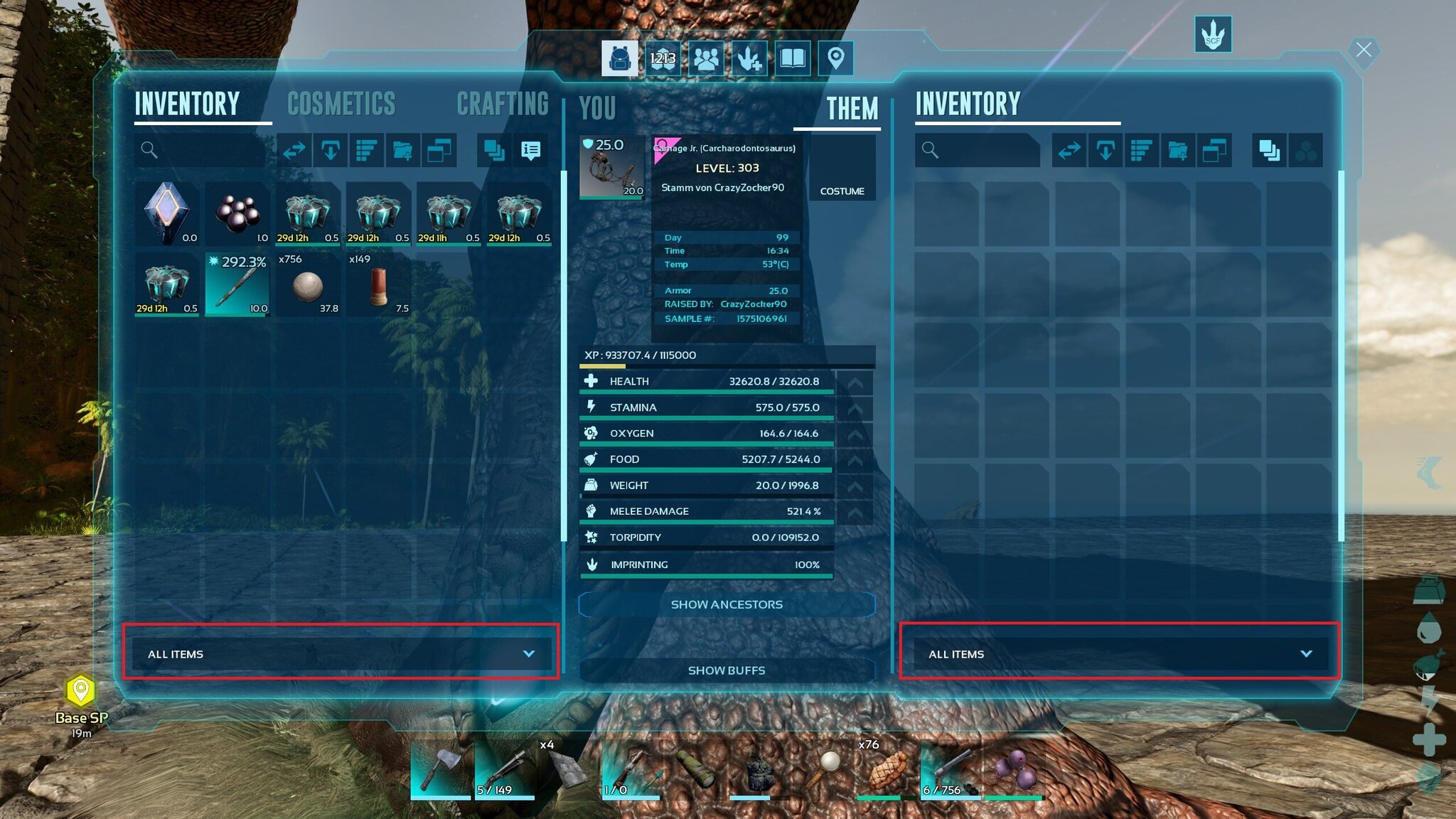Image resolution: width=1456 pixels, height=819 pixels.
Task: Select the equipped saddle slot
Action: point(611,167)
